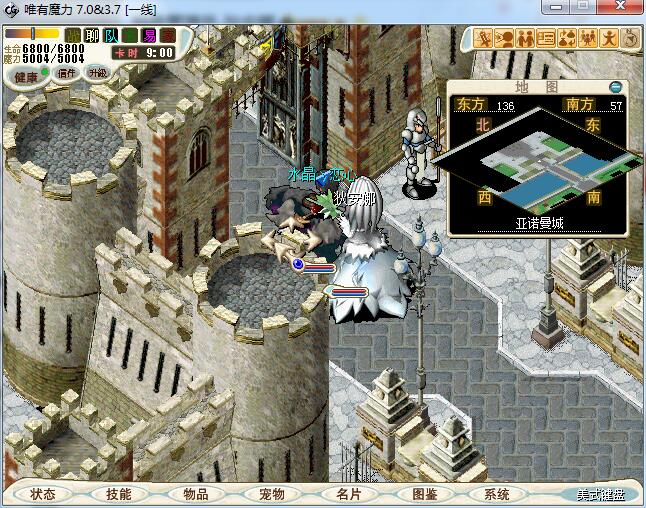Minimize the 地图 map panel

pos(615,87)
